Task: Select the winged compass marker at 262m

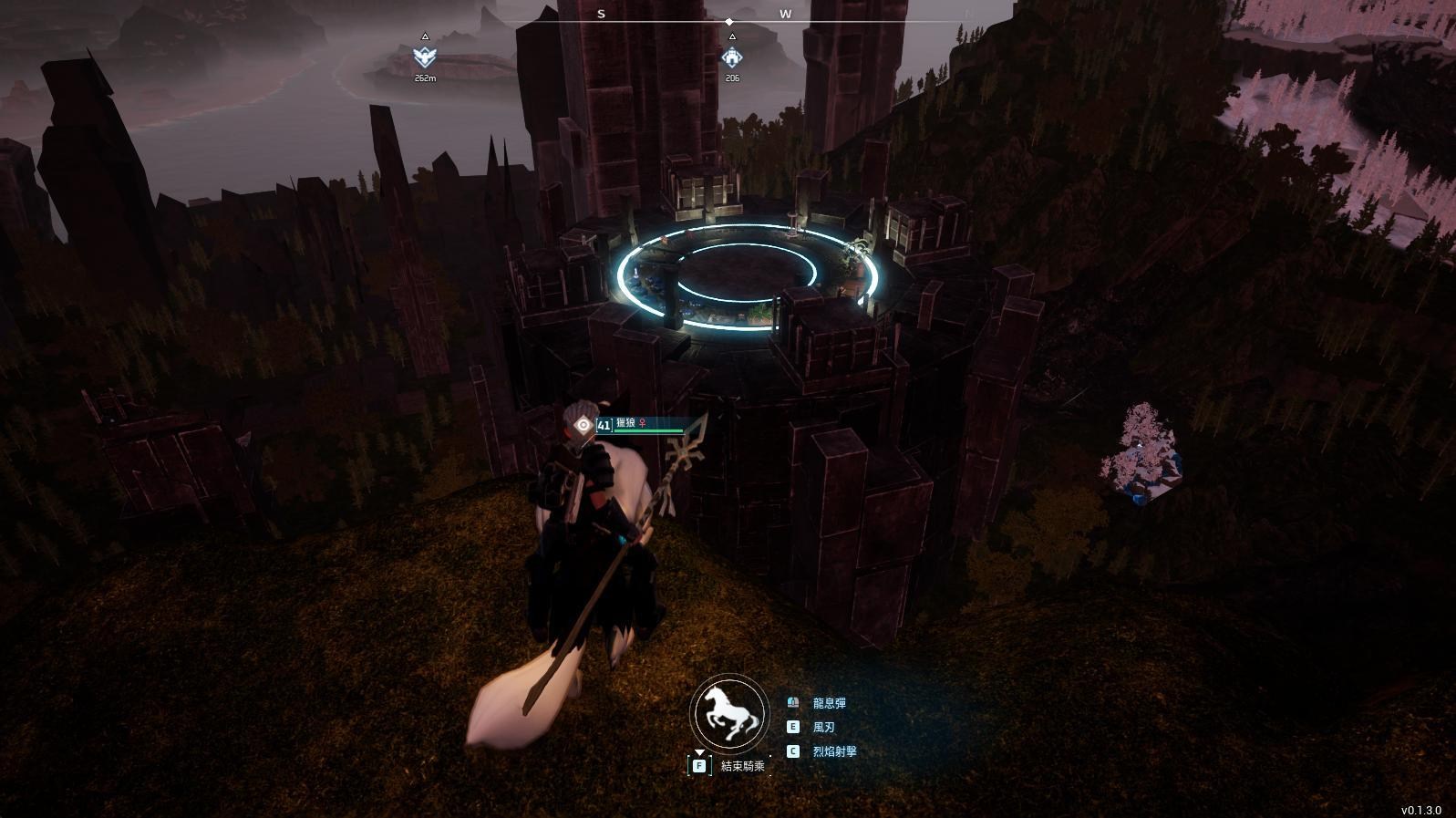Action: [x=424, y=57]
